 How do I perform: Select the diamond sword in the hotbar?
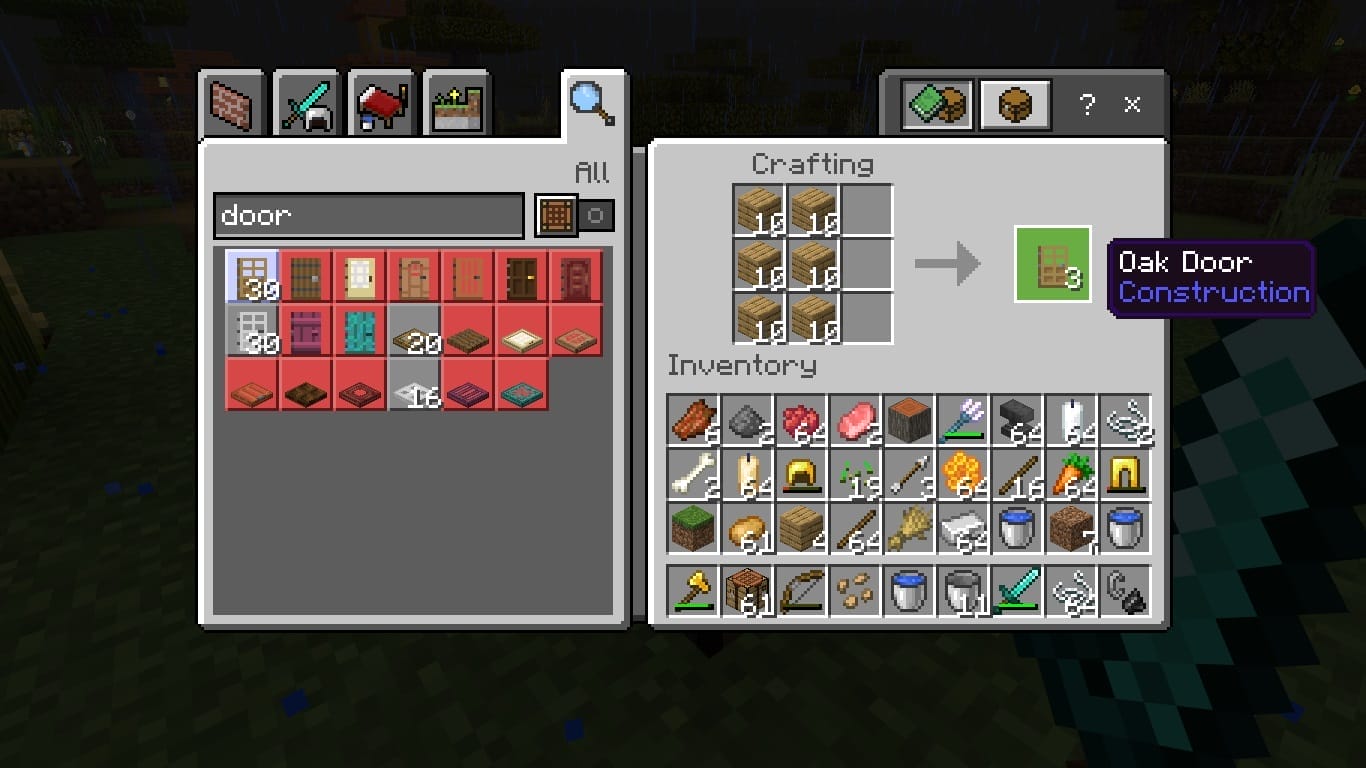pos(1018,591)
